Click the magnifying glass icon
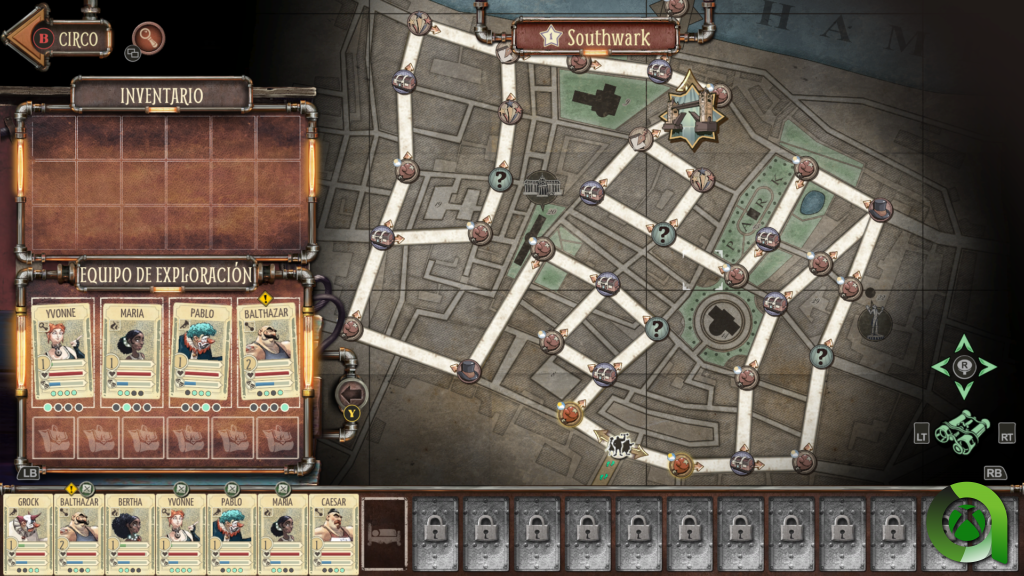Image resolution: width=1024 pixels, height=576 pixels. click(x=148, y=38)
